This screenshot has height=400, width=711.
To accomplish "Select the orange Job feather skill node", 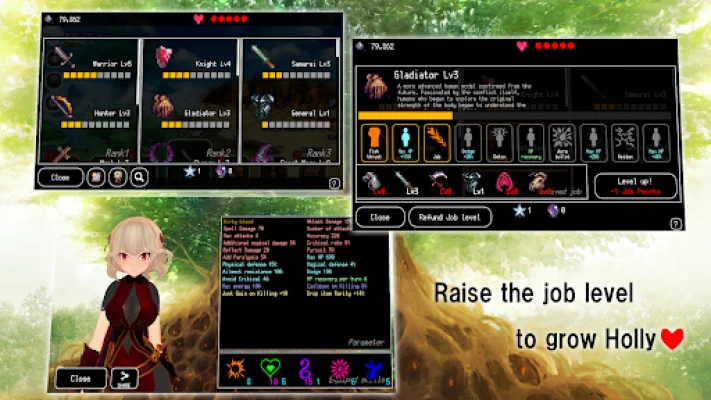I will tap(436, 142).
